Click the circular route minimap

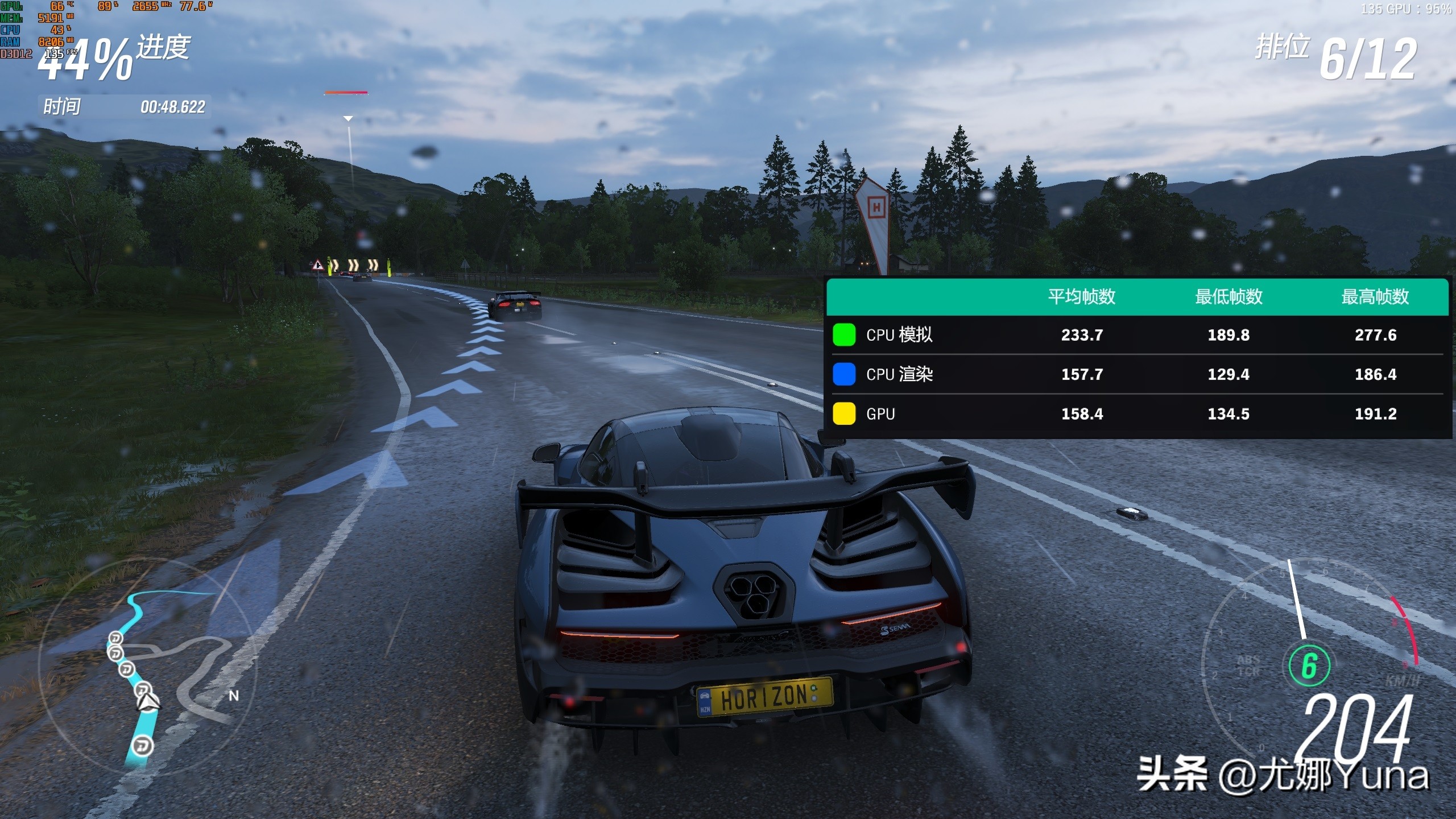pos(147,664)
